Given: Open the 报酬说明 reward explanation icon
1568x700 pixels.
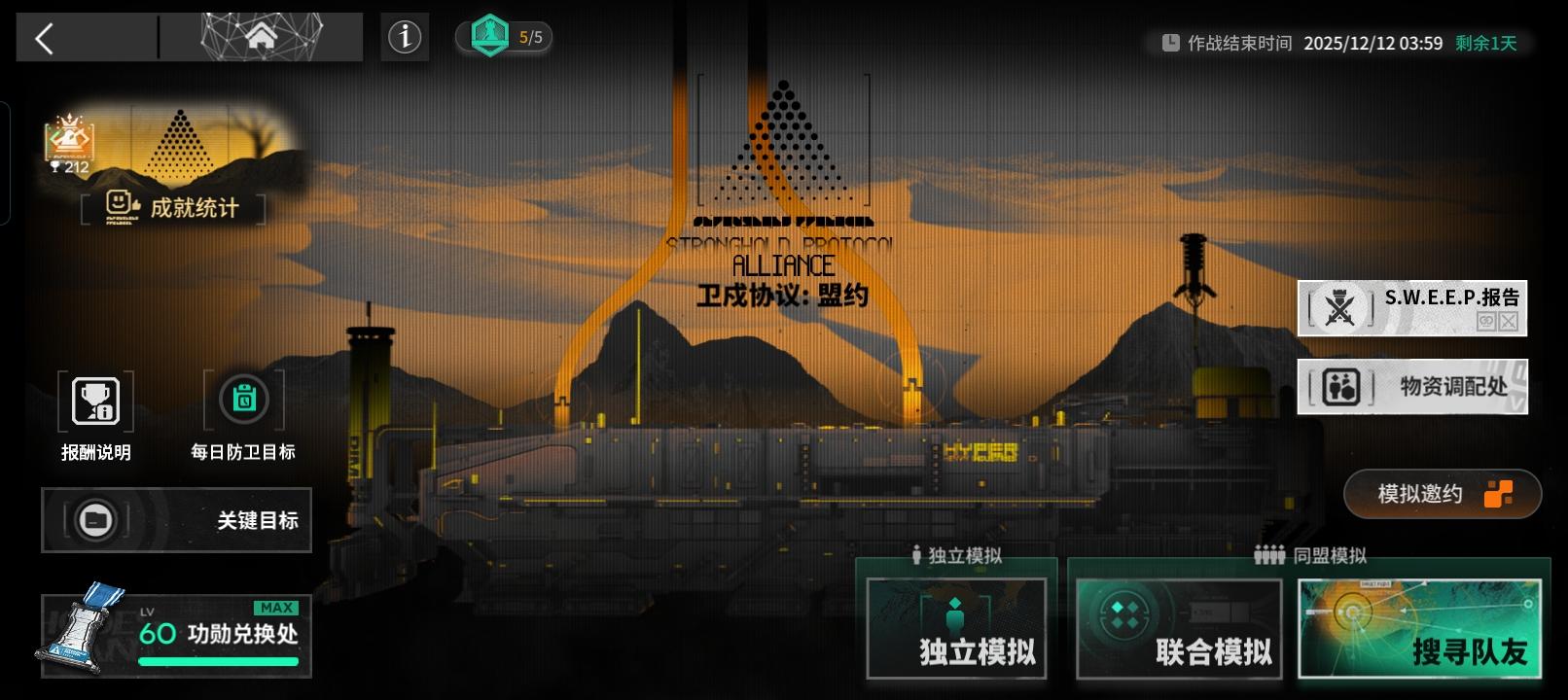Looking at the screenshot, I should click(96, 401).
